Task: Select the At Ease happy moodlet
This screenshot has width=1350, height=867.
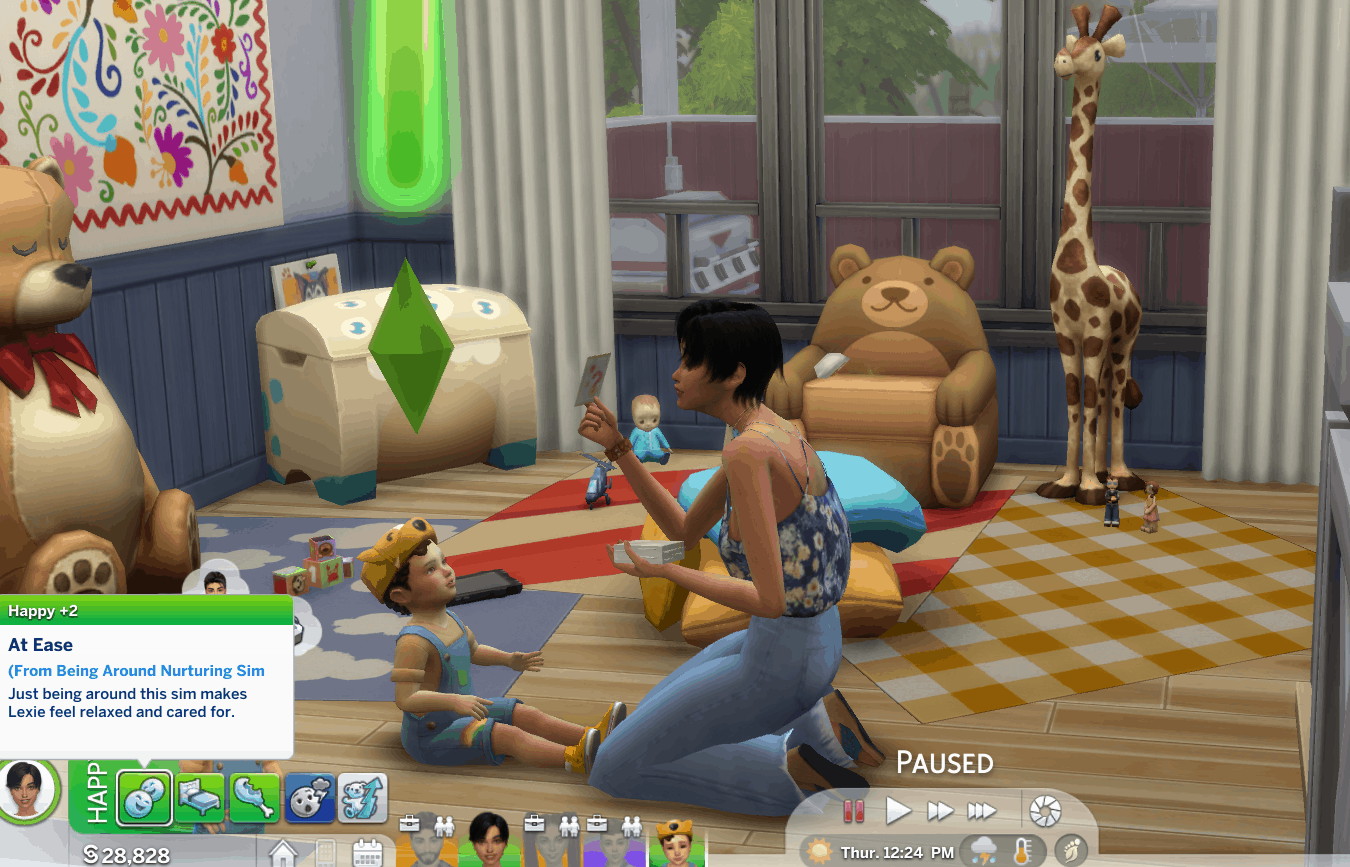Action: tap(145, 797)
